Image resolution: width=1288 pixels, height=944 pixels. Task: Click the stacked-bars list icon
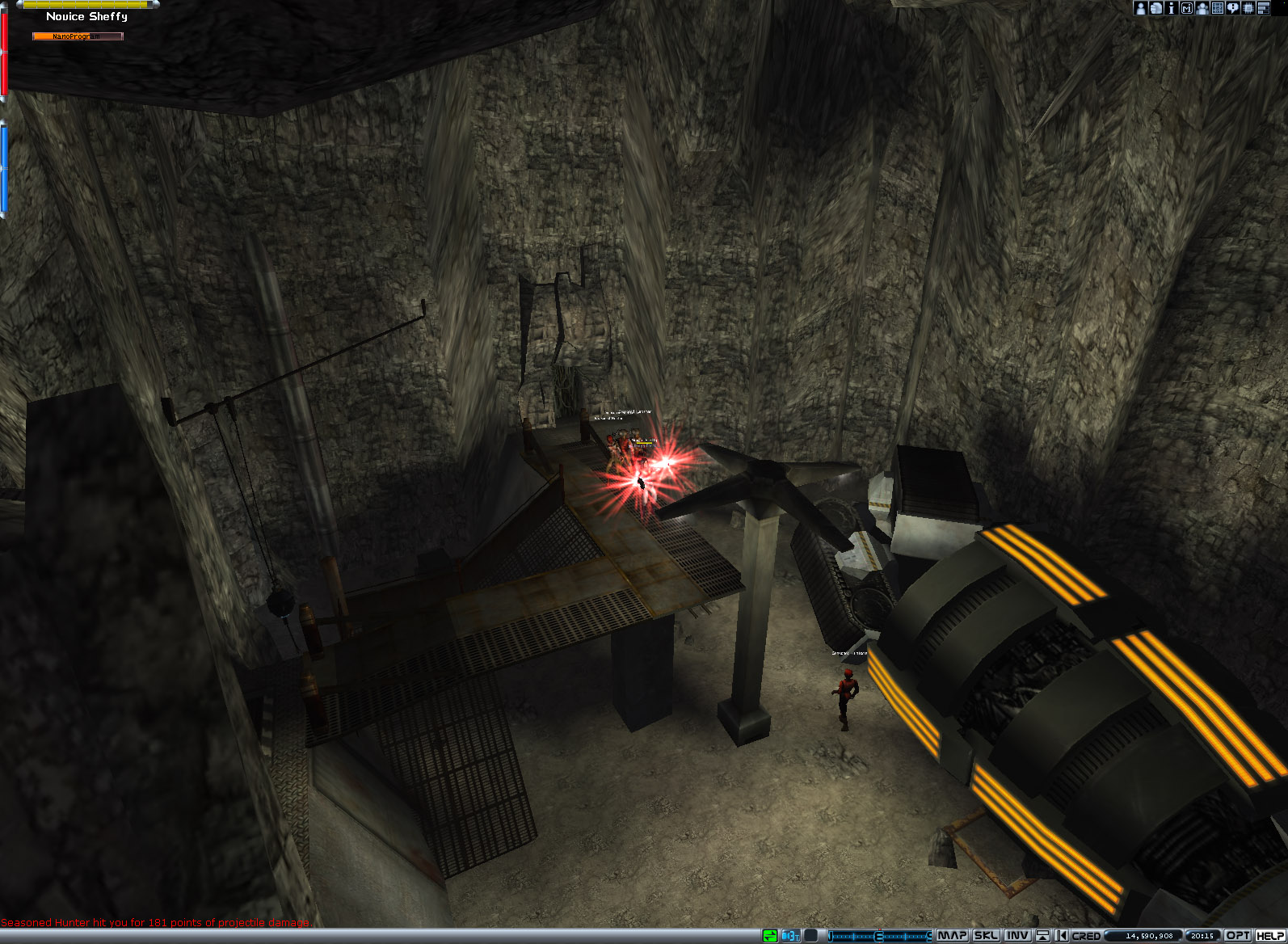1264,8
